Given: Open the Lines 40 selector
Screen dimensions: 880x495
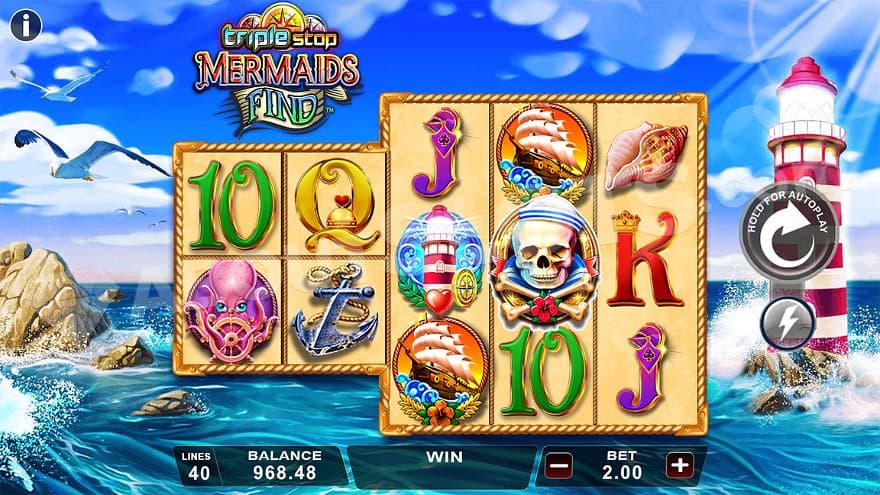Looking at the screenshot, I should pyautogui.click(x=198, y=466).
